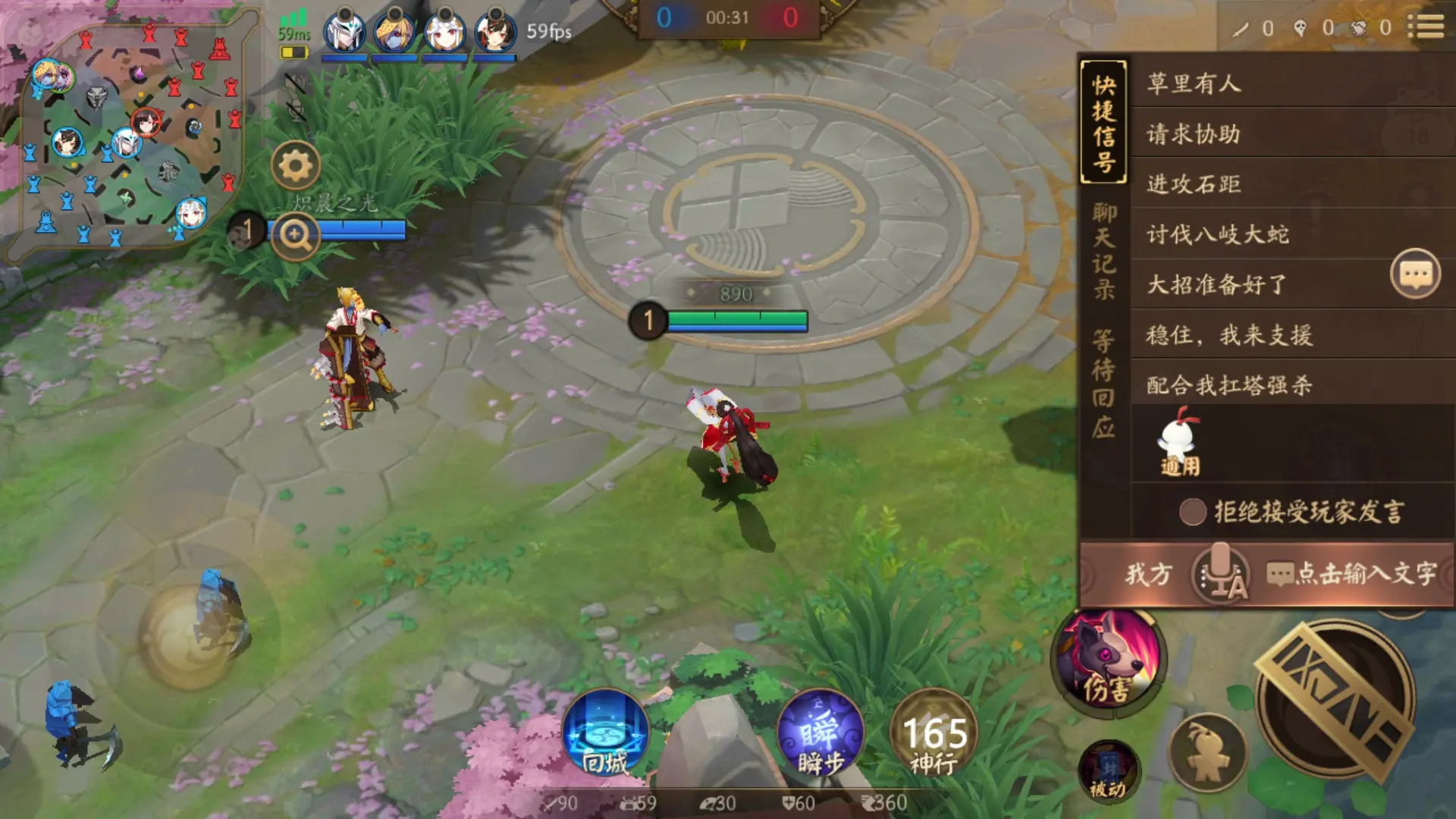Tap the voice-to-text microphone button
This screenshot has height=819, width=1456.
pyautogui.click(x=1220, y=574)
